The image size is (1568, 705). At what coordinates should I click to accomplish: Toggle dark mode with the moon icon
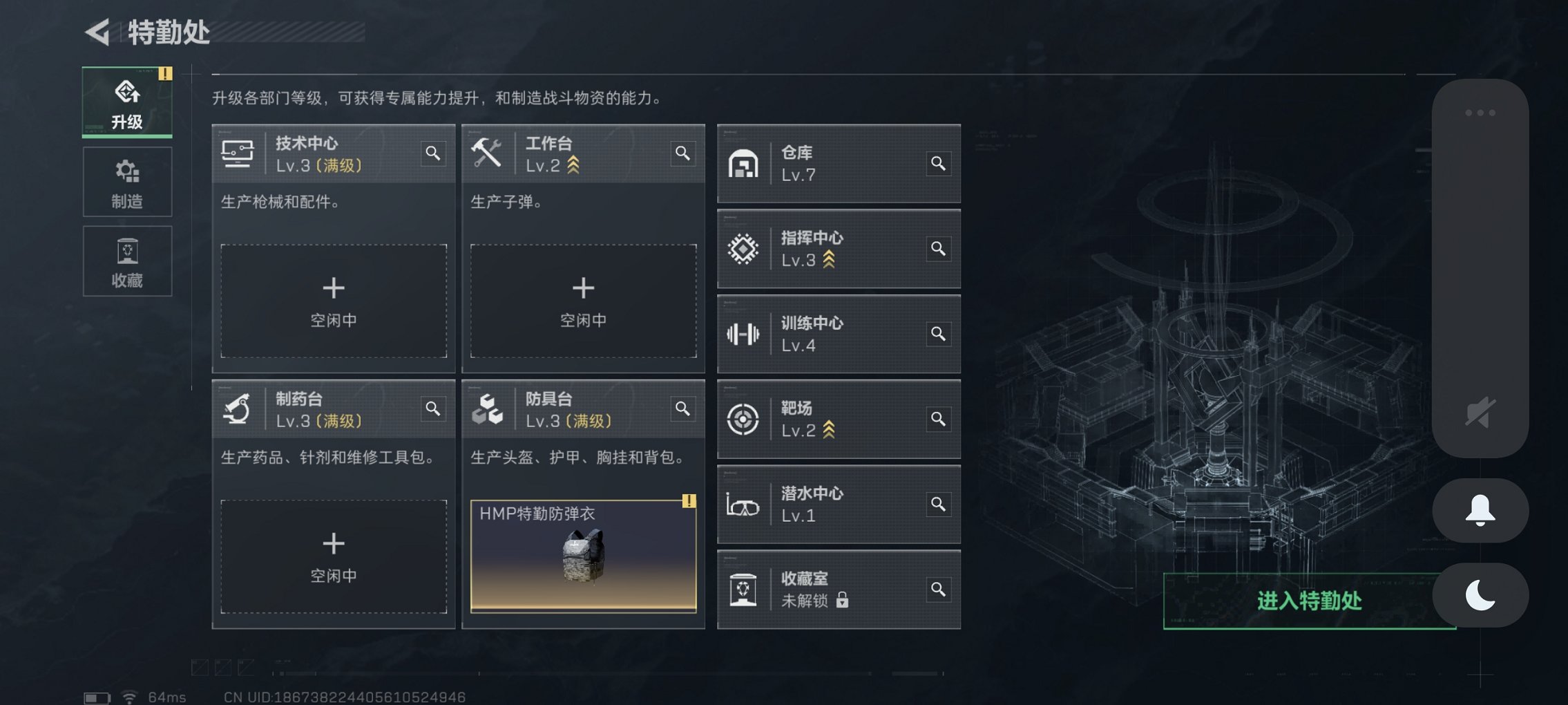click(x=1480, y=594)
